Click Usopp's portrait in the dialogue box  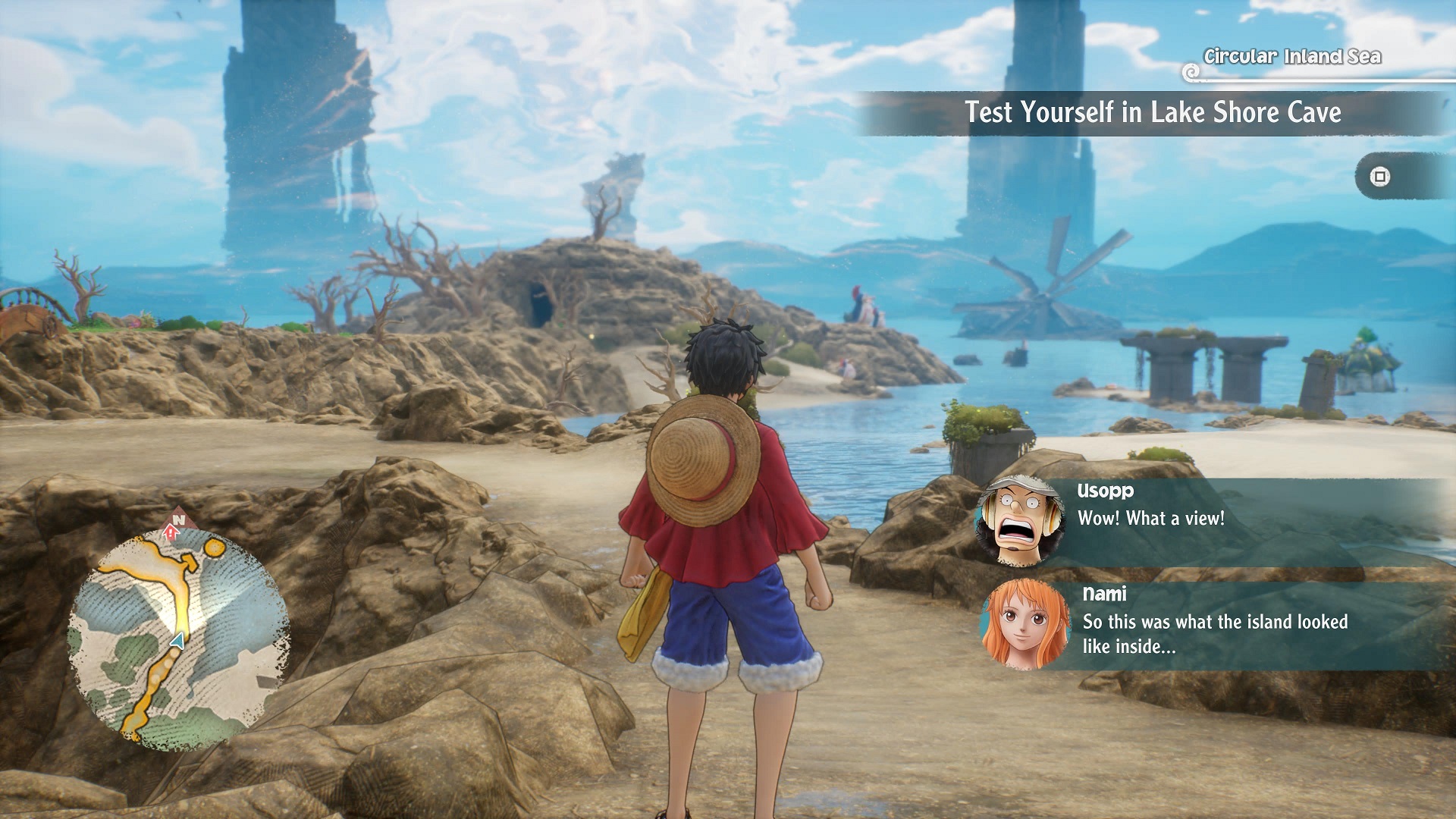click(x=1018, y=522)
